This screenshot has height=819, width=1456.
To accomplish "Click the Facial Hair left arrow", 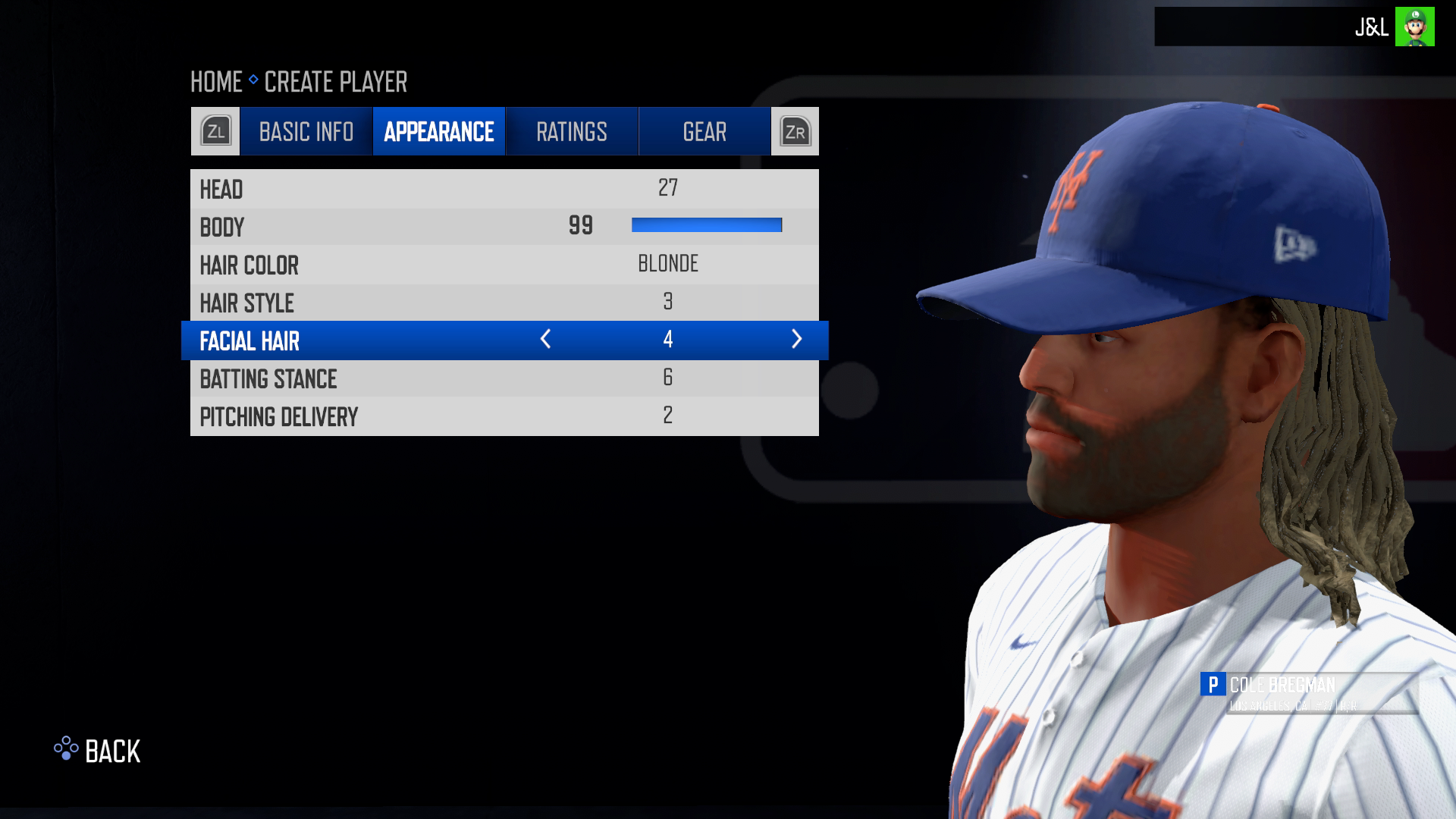I will coord(545,340).
